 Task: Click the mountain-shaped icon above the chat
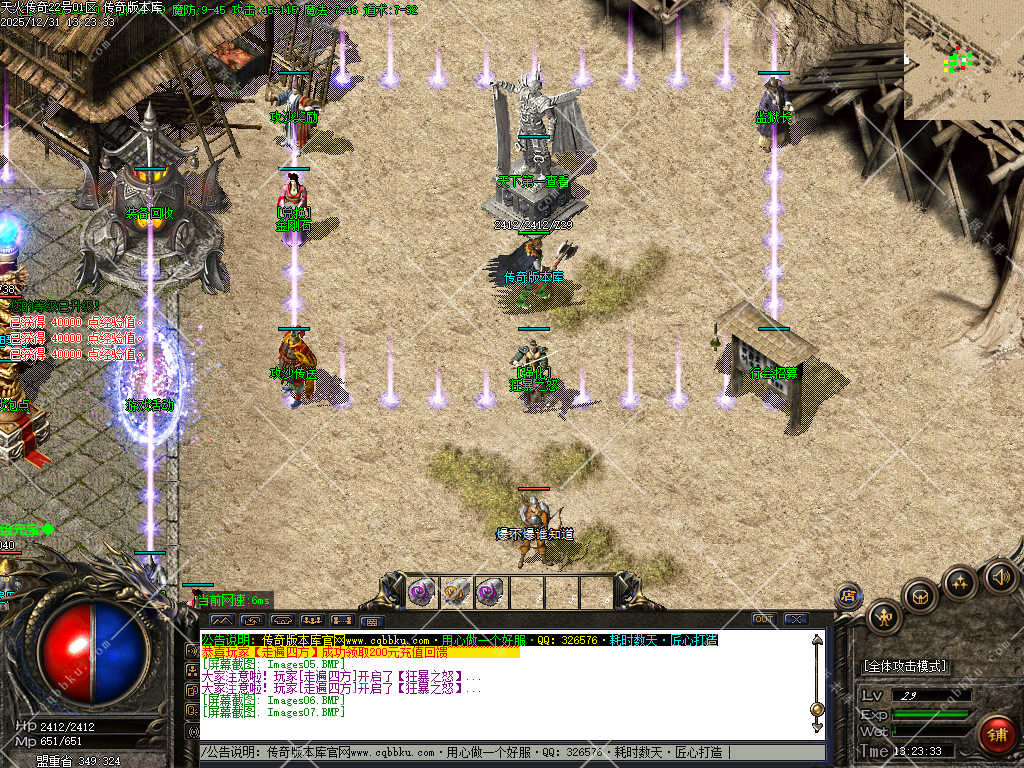221,620
